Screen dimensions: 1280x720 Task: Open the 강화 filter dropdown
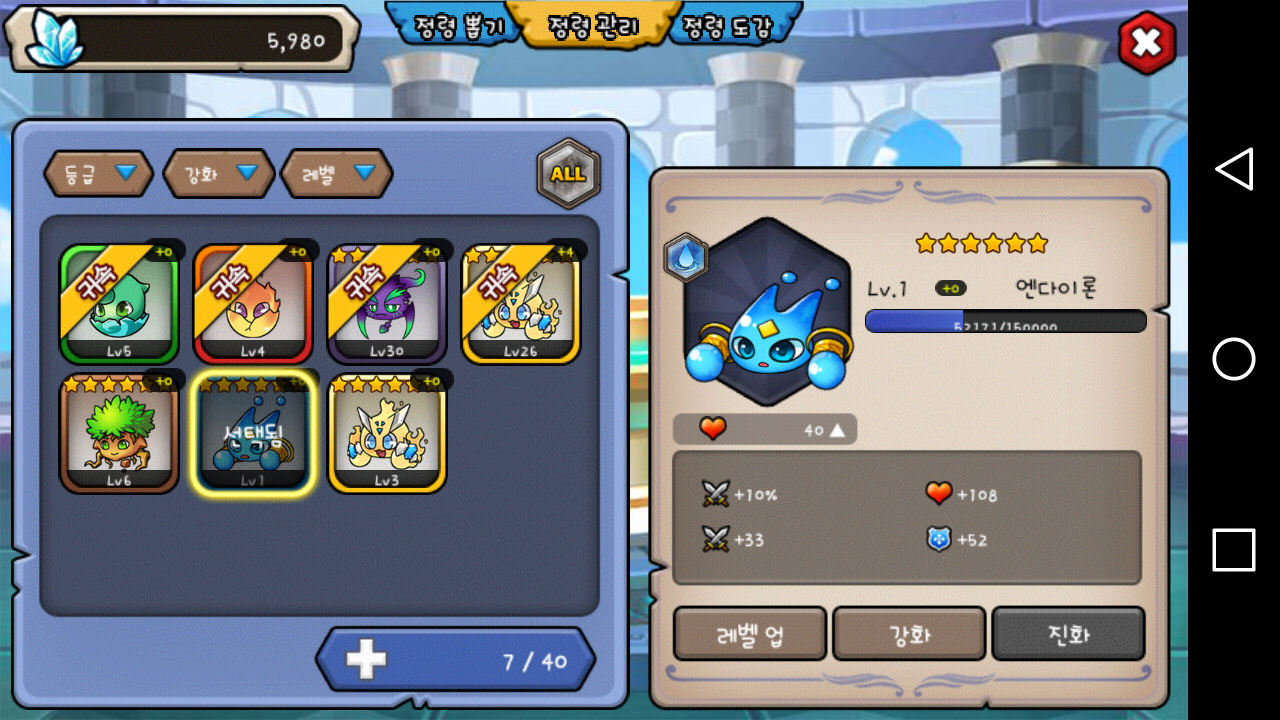pyautogui.click(x=218, y=174)
